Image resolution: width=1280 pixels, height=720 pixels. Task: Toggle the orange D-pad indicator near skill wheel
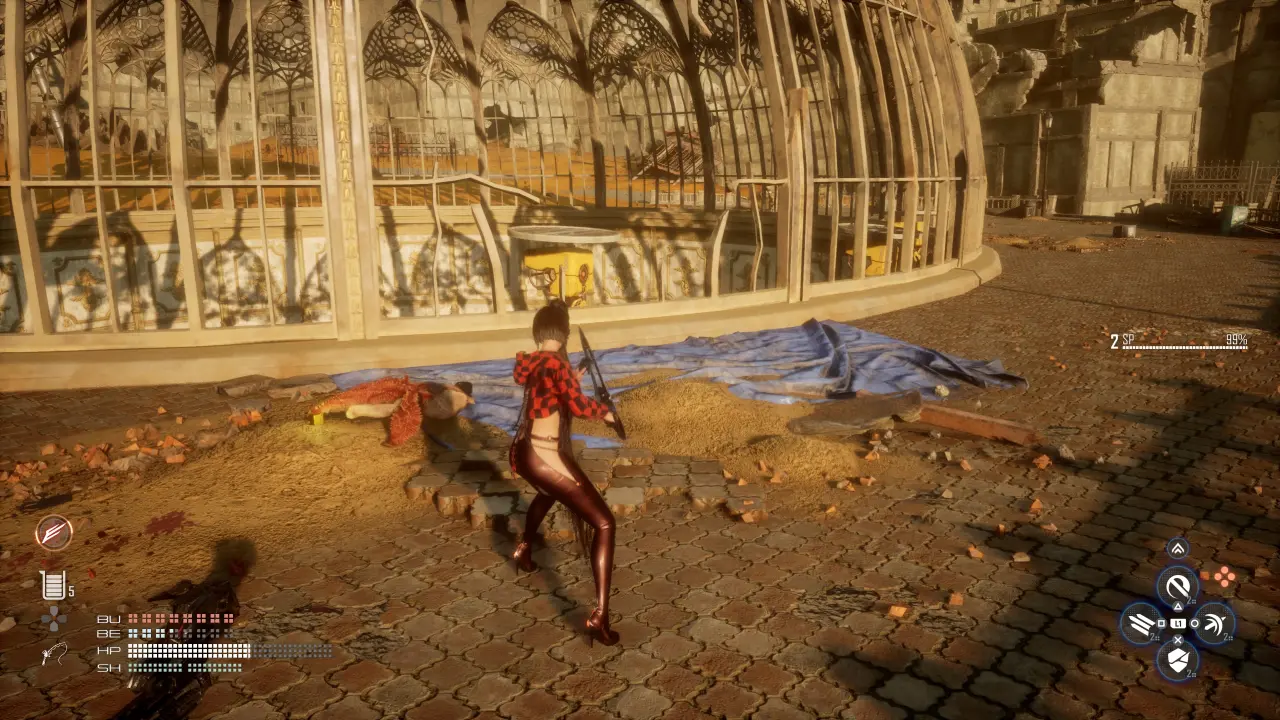point(1226,577)
